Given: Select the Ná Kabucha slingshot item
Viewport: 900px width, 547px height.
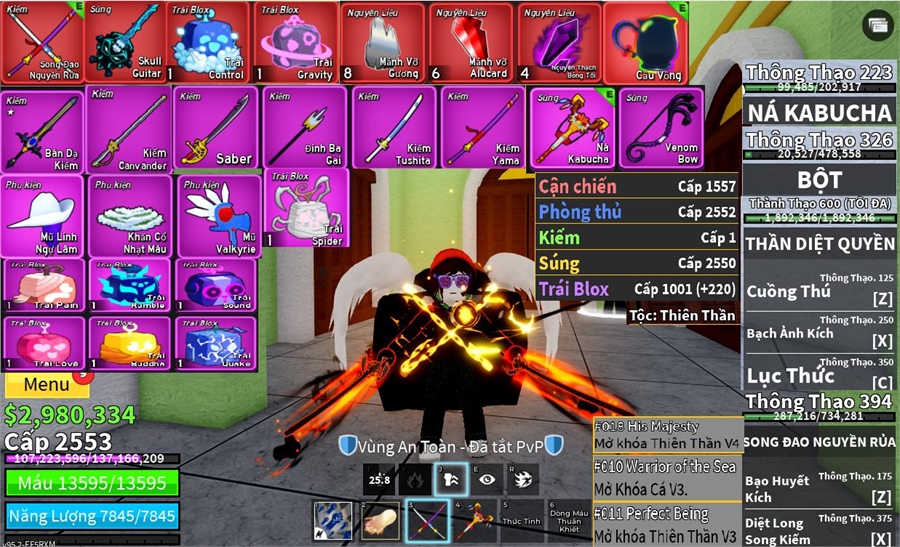Looking at the screenshot, I should pyautogui.click(x=572, y=128).
